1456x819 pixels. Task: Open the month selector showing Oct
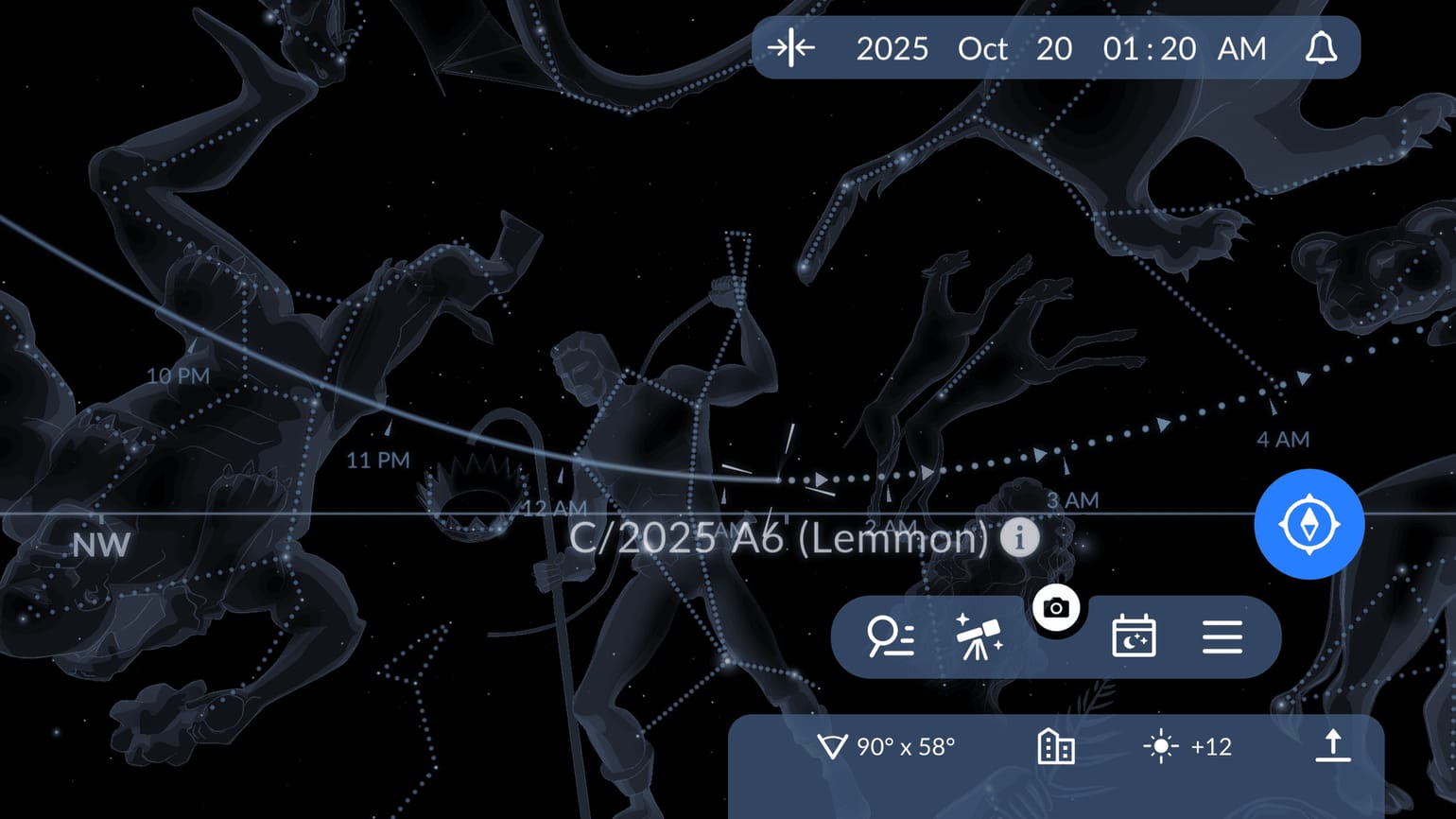coord(981,48)
